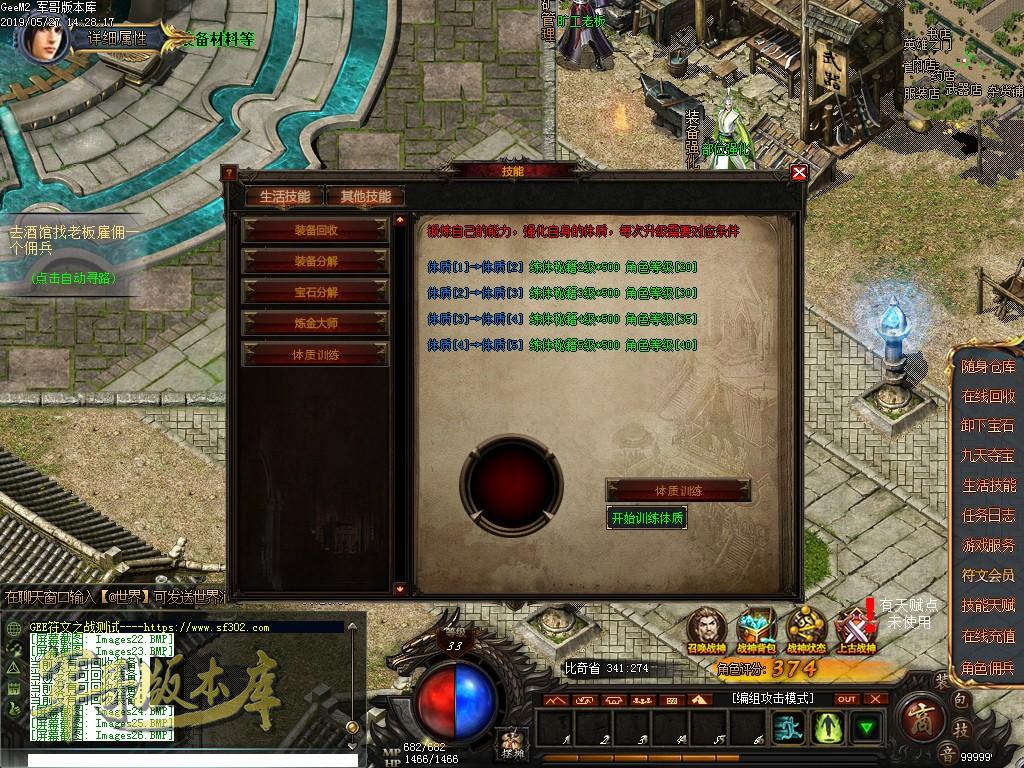Open the 战神背包 icon
Image resolution: width=1024 pixels, height=768 pixels.
(756, 627)
